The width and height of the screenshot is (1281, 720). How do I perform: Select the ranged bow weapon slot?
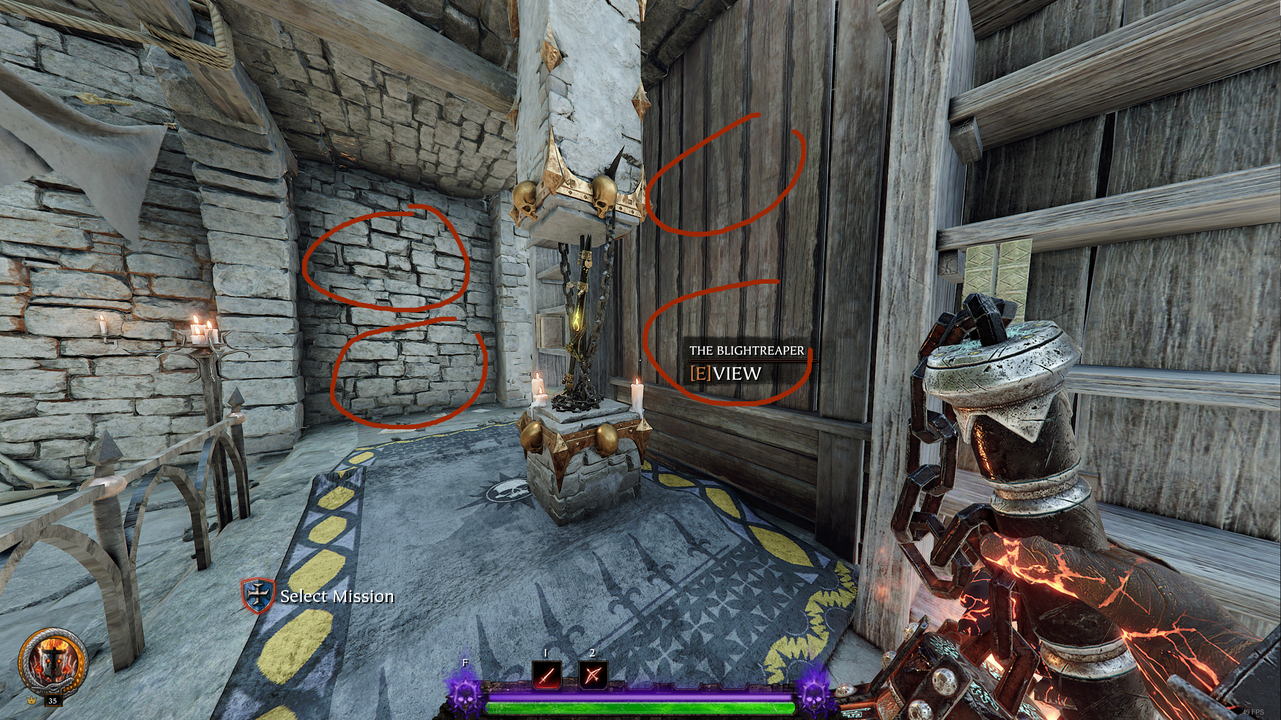tap(593, 675)
